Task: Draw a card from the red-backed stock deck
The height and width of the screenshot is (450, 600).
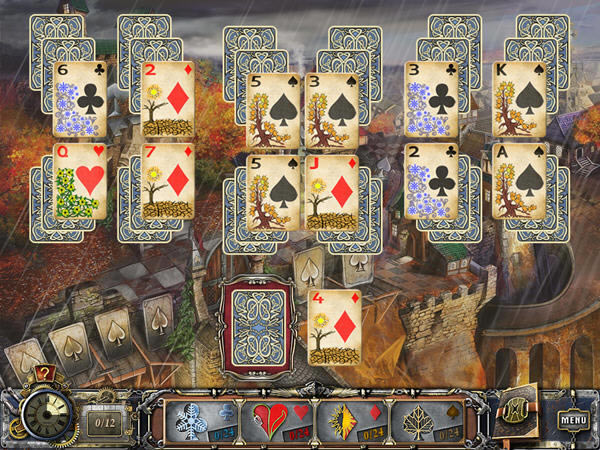Action: (x=258, y=325)
